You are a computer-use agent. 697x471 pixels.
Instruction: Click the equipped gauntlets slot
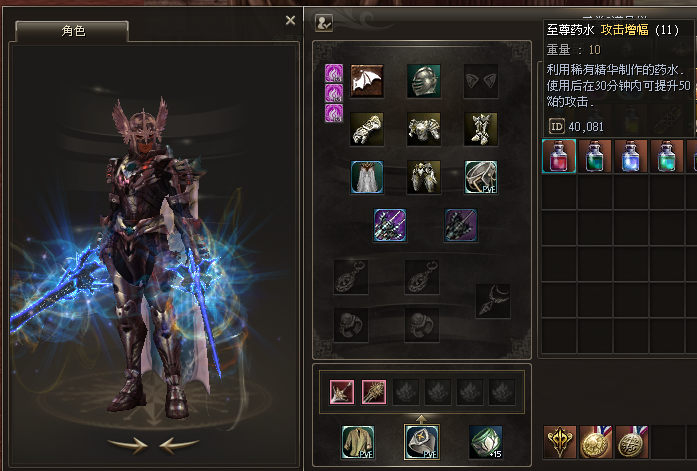[x=367, y=129]
